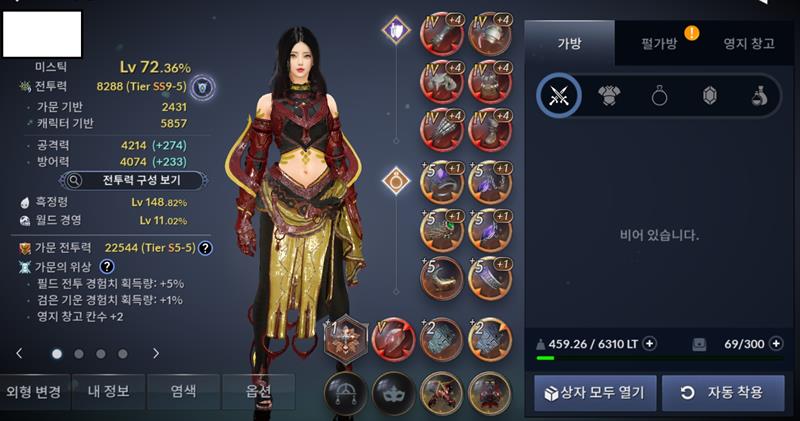
Task: Filter inventory by armor chestplate icon
Action: pyautogui.click(x=609, y=96)
